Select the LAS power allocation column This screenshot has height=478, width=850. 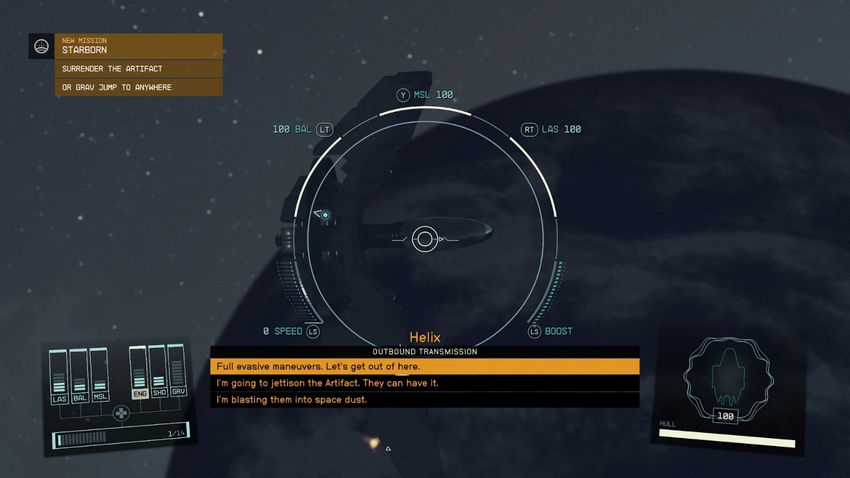59,376
